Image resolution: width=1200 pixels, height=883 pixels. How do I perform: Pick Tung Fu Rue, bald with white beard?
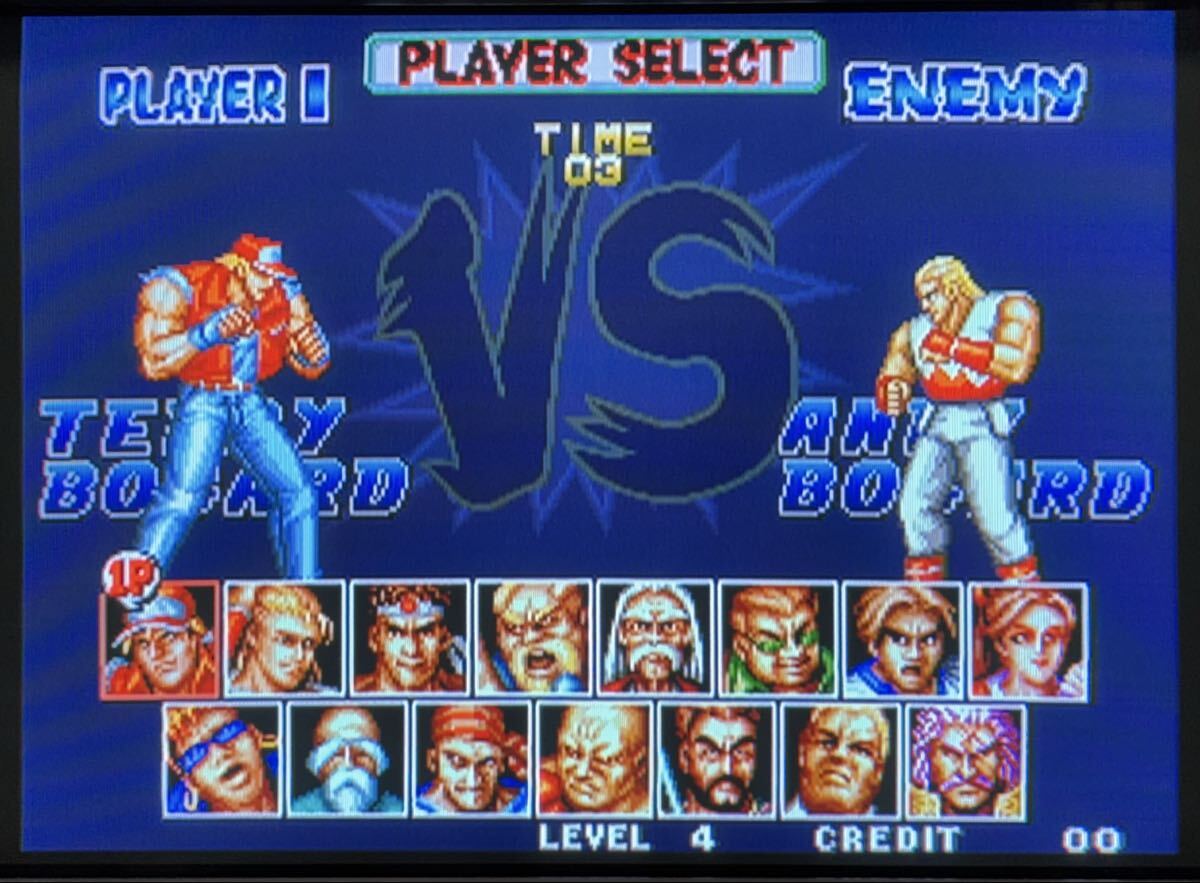(347, 760)
